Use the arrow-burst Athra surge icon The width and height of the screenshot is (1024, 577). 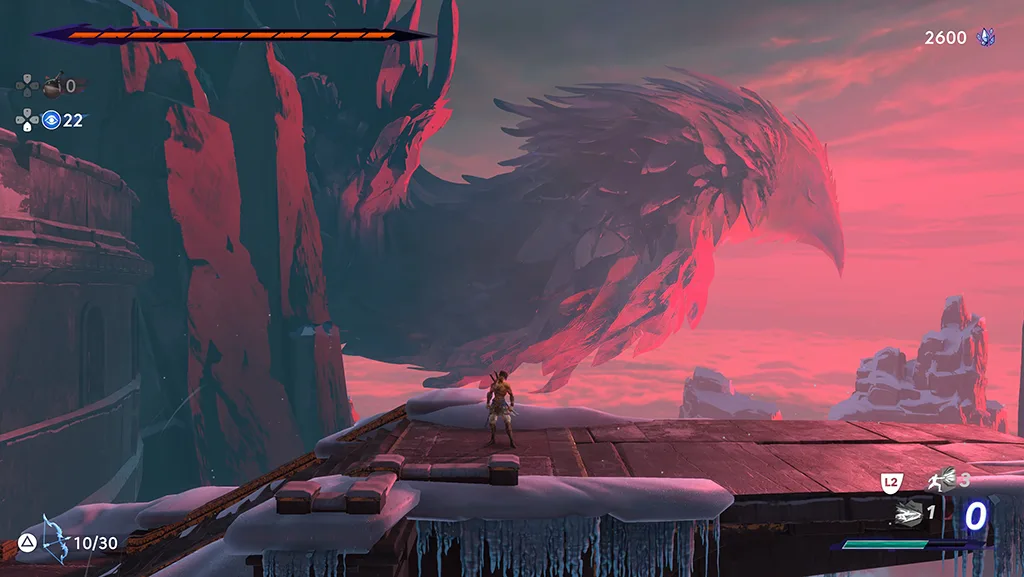tap(907, 513)
